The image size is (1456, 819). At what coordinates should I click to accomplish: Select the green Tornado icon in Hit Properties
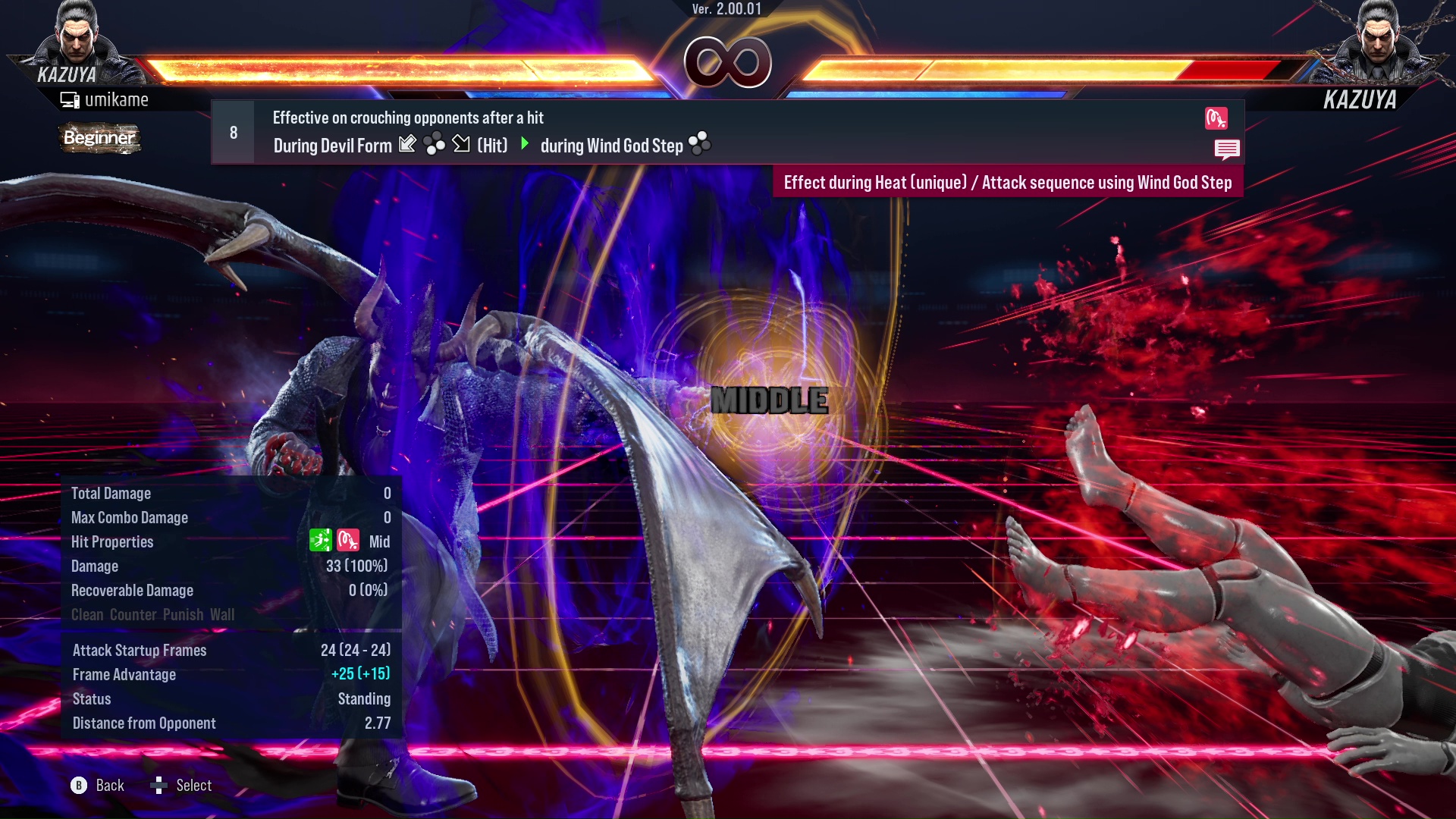[321, 540]
